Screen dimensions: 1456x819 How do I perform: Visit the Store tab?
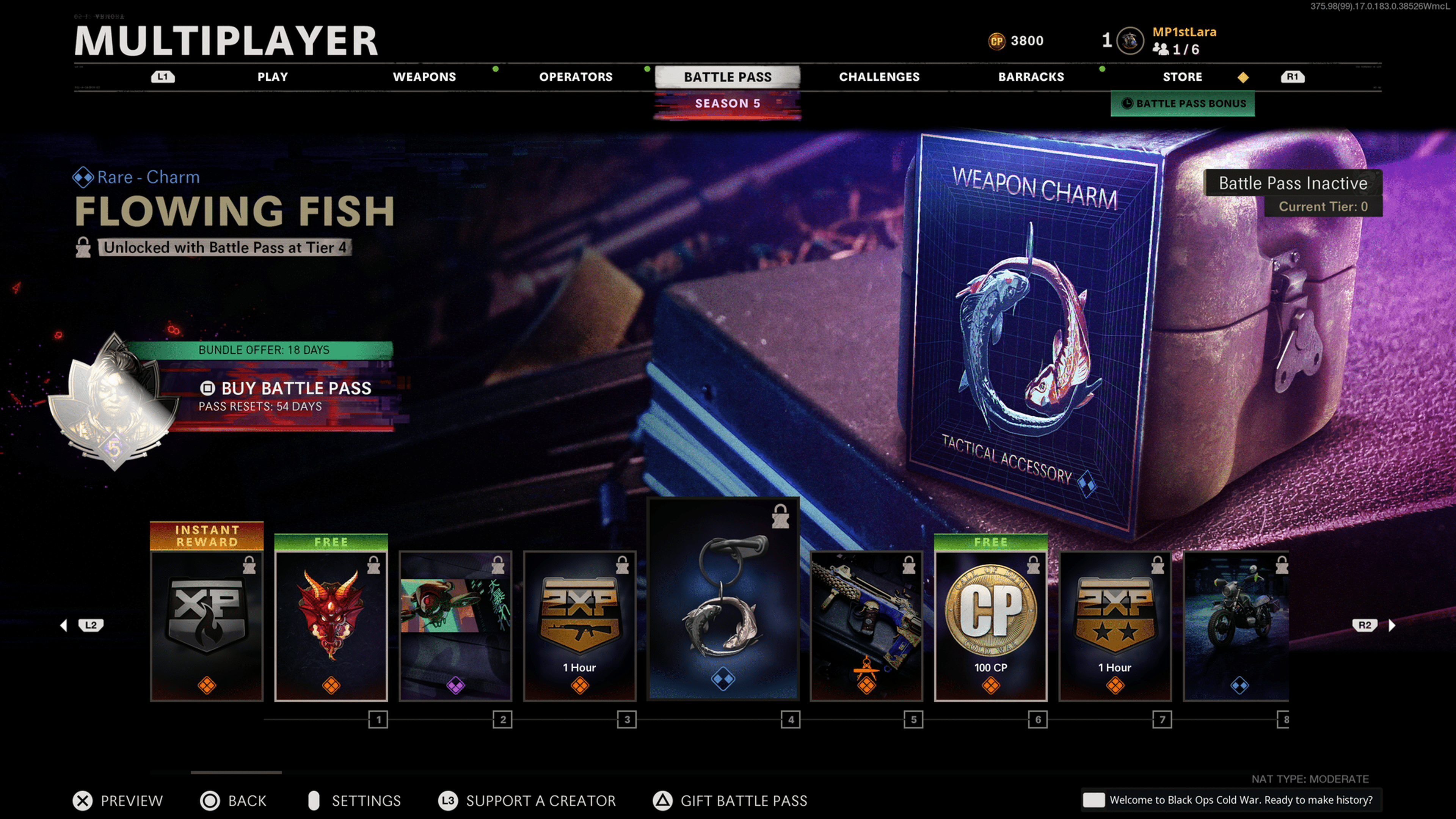pos(1182,77)
